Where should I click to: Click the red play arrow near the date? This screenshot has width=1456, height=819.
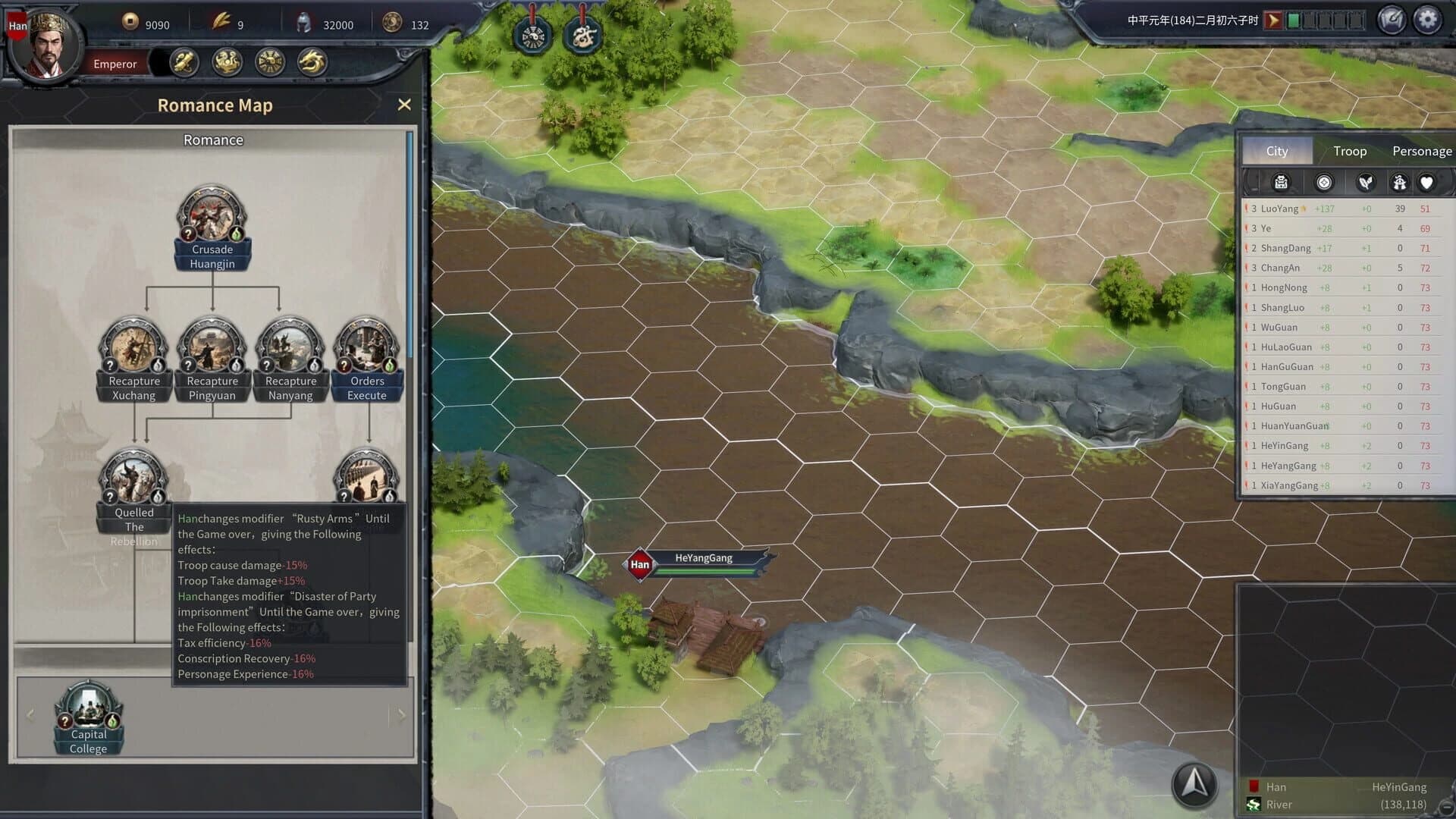[x=1273, y=20]
